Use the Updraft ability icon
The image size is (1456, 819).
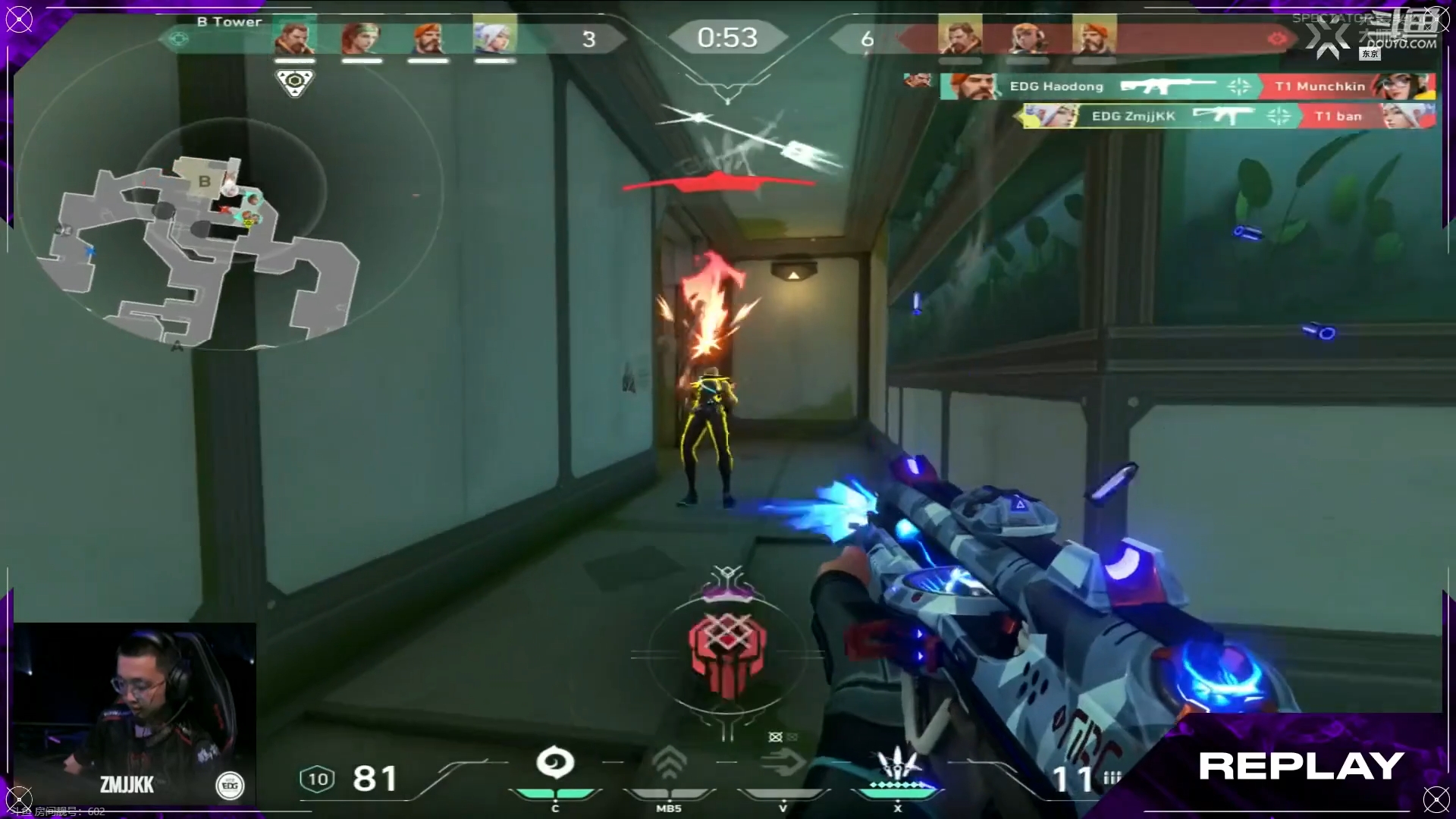(669, 764)
